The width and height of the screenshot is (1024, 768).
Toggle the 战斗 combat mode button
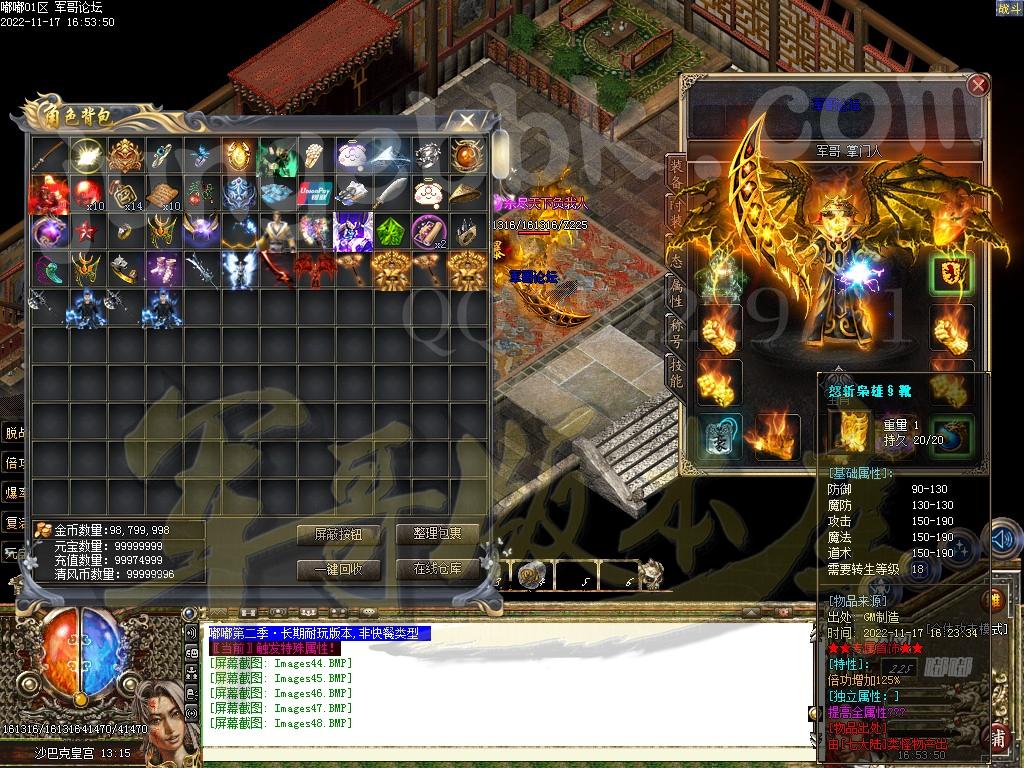coord(1008,9)
